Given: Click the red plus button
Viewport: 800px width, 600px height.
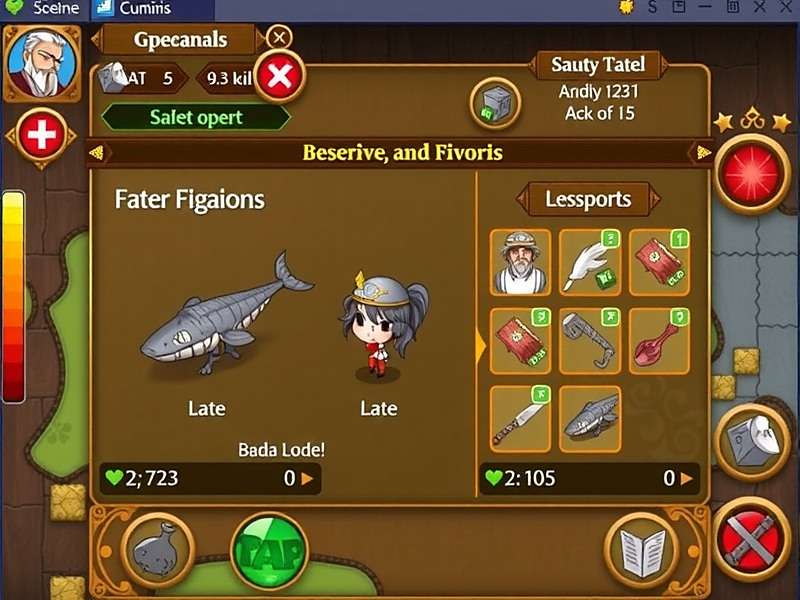Looking at the screenshot, I should click(x=40, y=136).
